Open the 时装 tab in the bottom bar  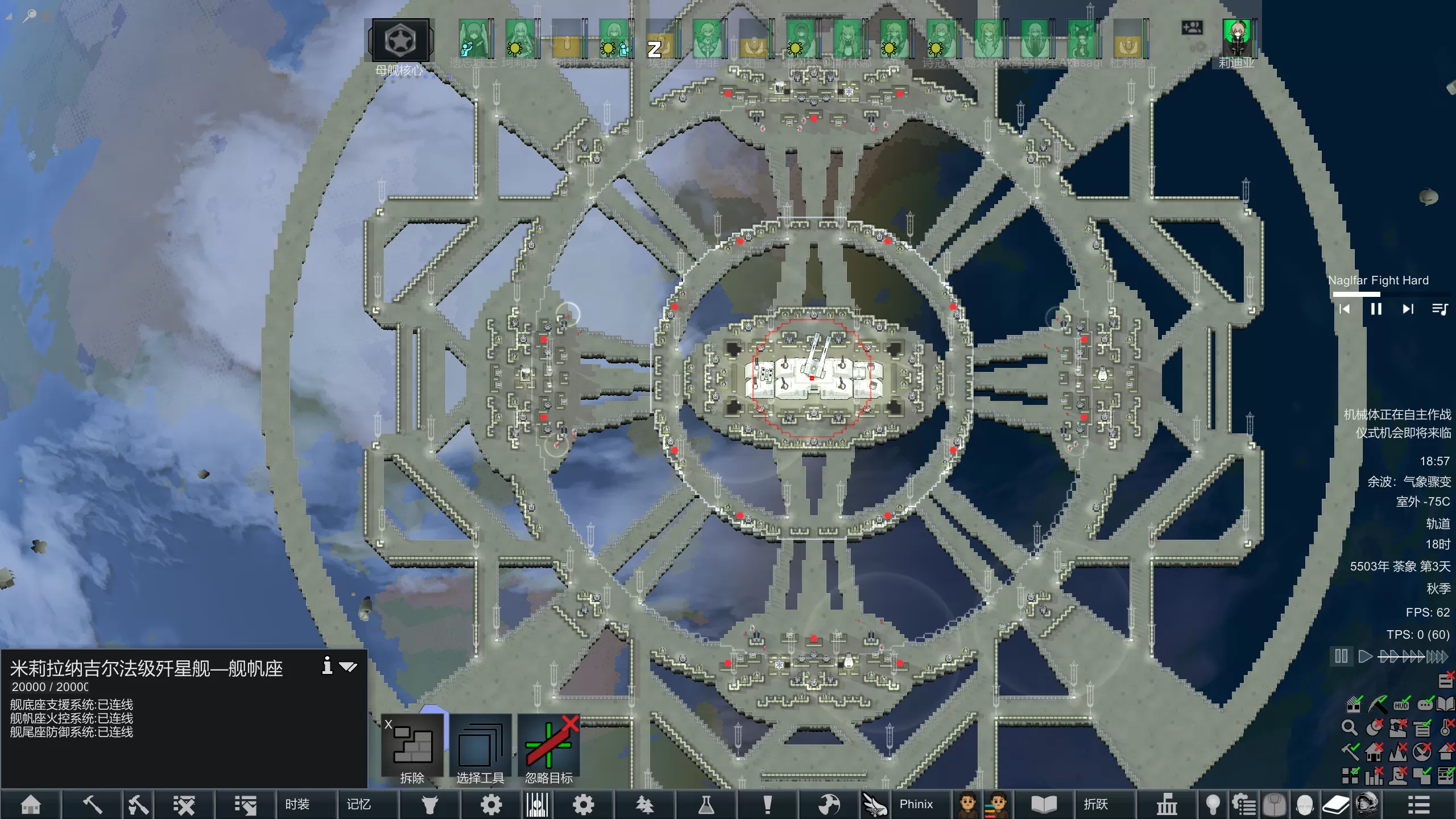pos(297,804)
